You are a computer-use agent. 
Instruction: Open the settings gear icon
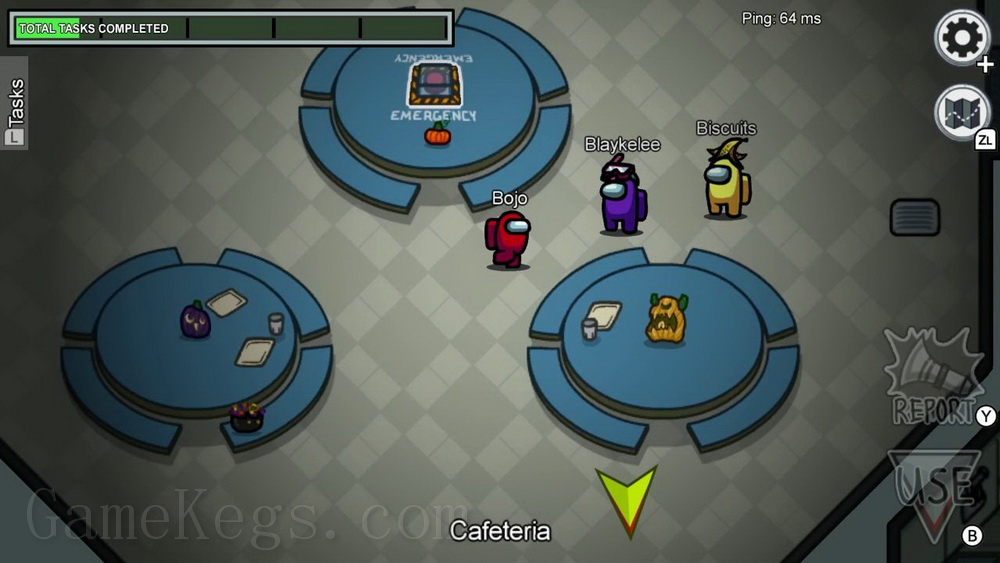[962, 38]
